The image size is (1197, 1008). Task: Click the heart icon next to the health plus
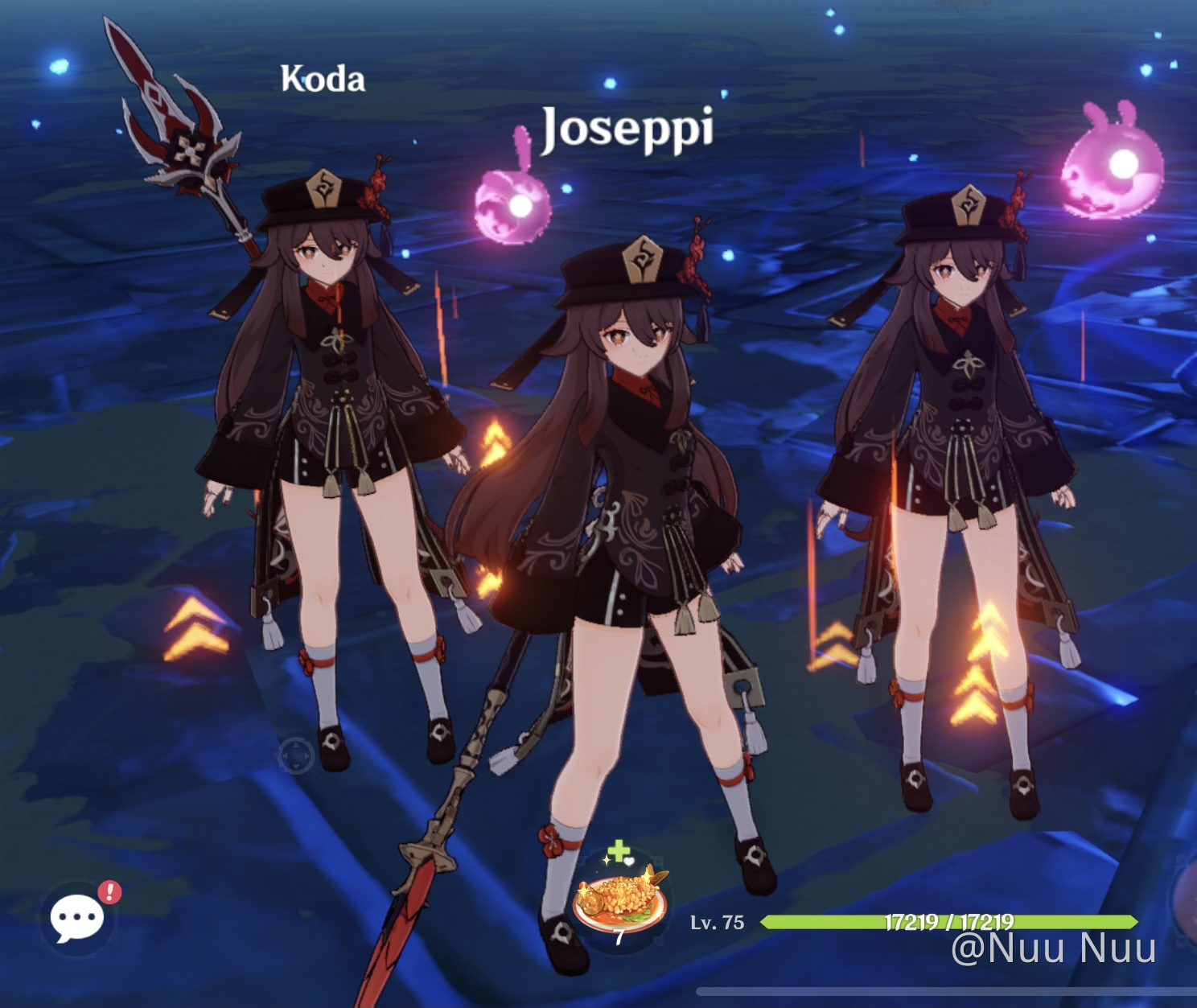pyautogui.click(x=629, y=862)
